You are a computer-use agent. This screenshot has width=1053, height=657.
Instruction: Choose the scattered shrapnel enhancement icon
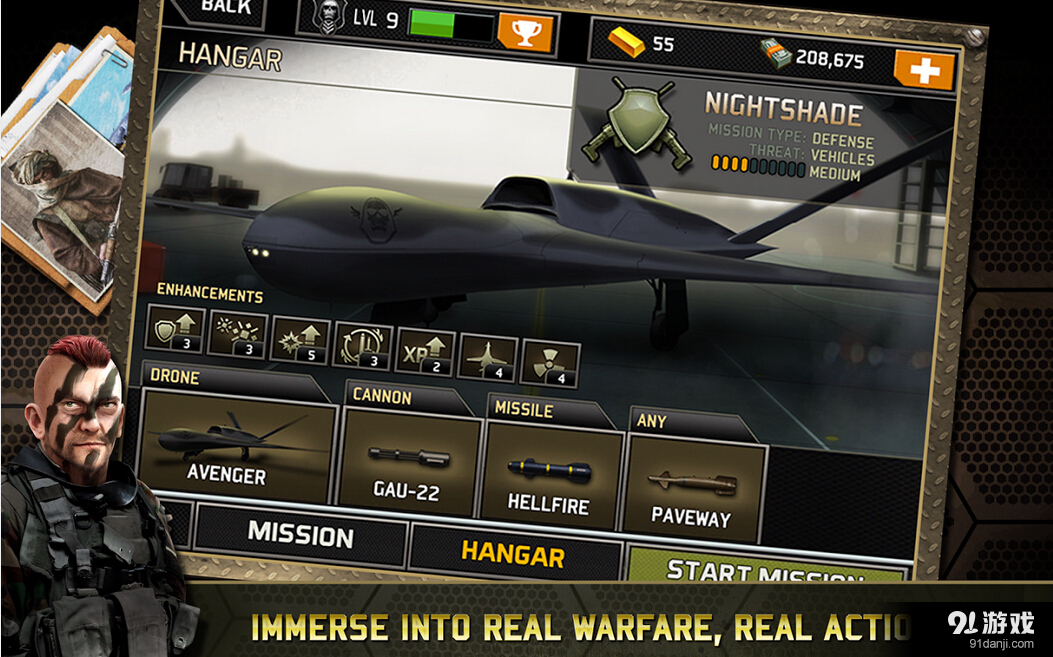[x=238, y=335]
